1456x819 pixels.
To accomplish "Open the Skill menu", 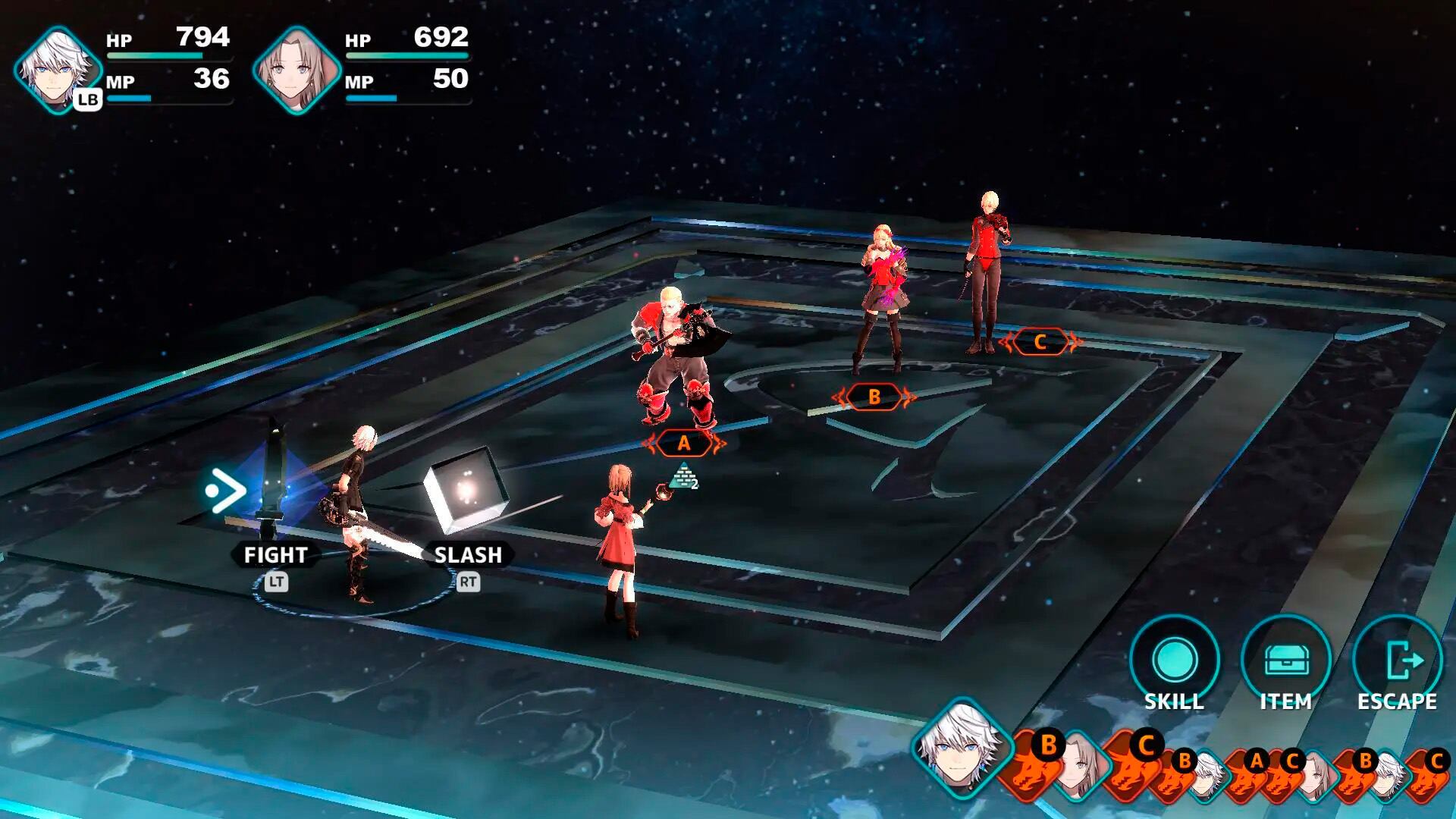I will (x=1174, y=661).
